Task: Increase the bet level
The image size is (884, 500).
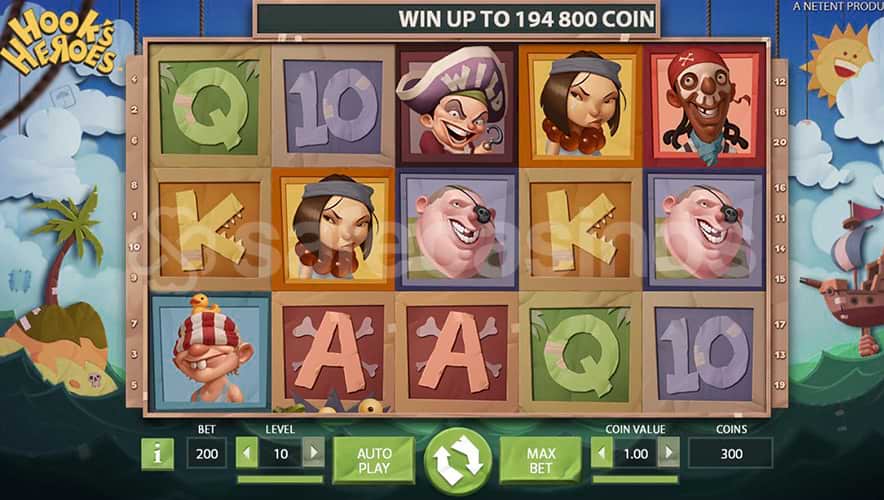Action: point(313,454)
